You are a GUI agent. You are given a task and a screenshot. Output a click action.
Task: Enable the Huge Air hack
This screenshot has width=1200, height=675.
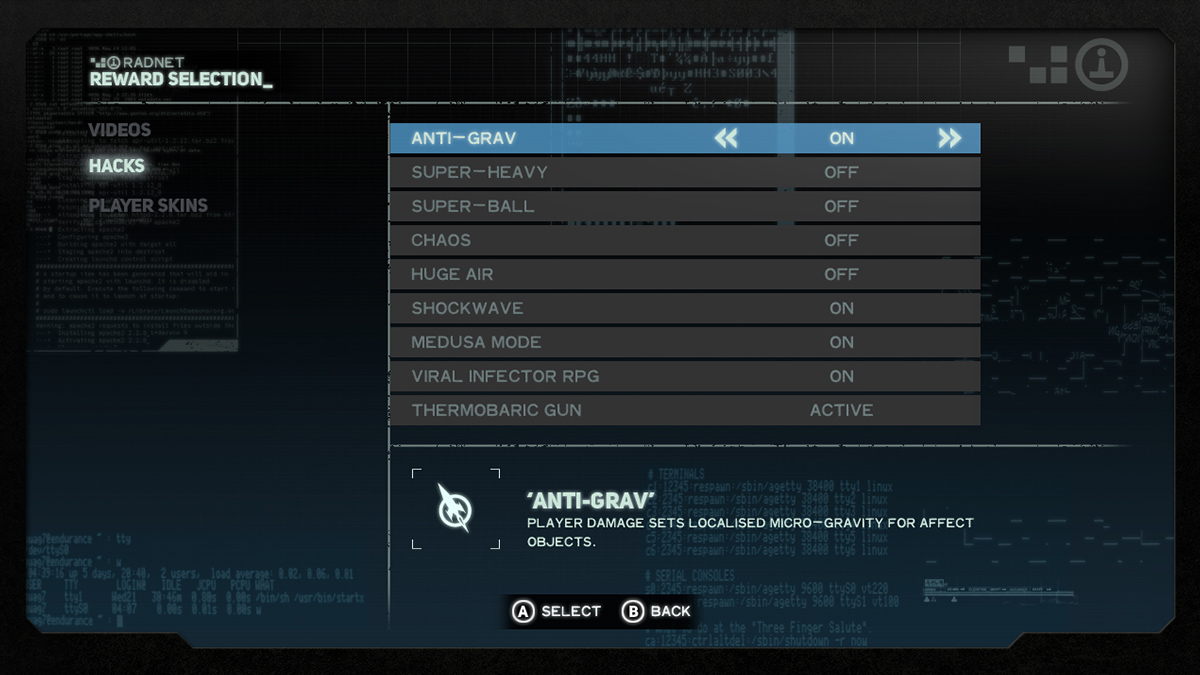point(684,274)
